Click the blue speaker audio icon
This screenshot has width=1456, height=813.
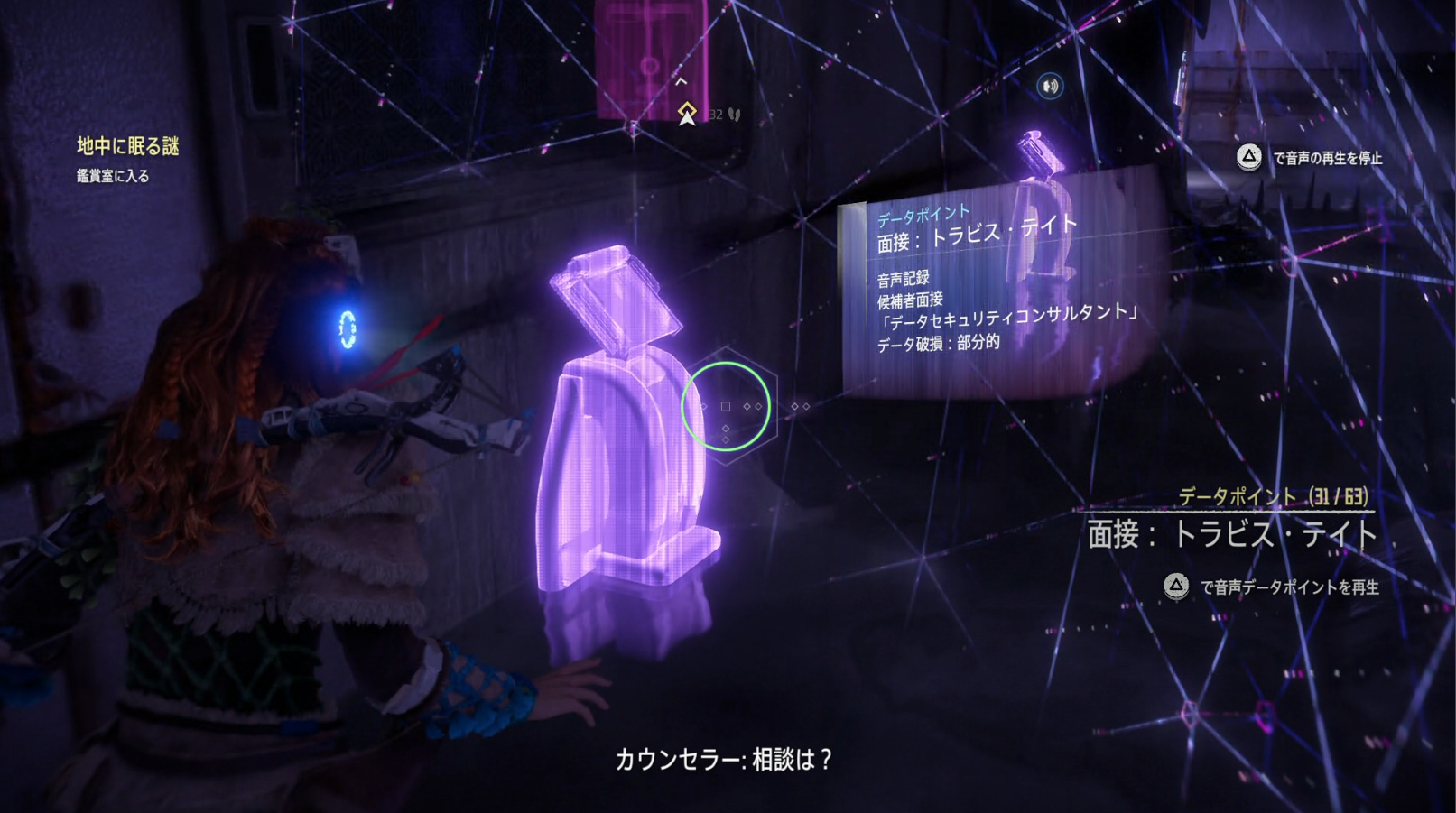(1050, 84)
